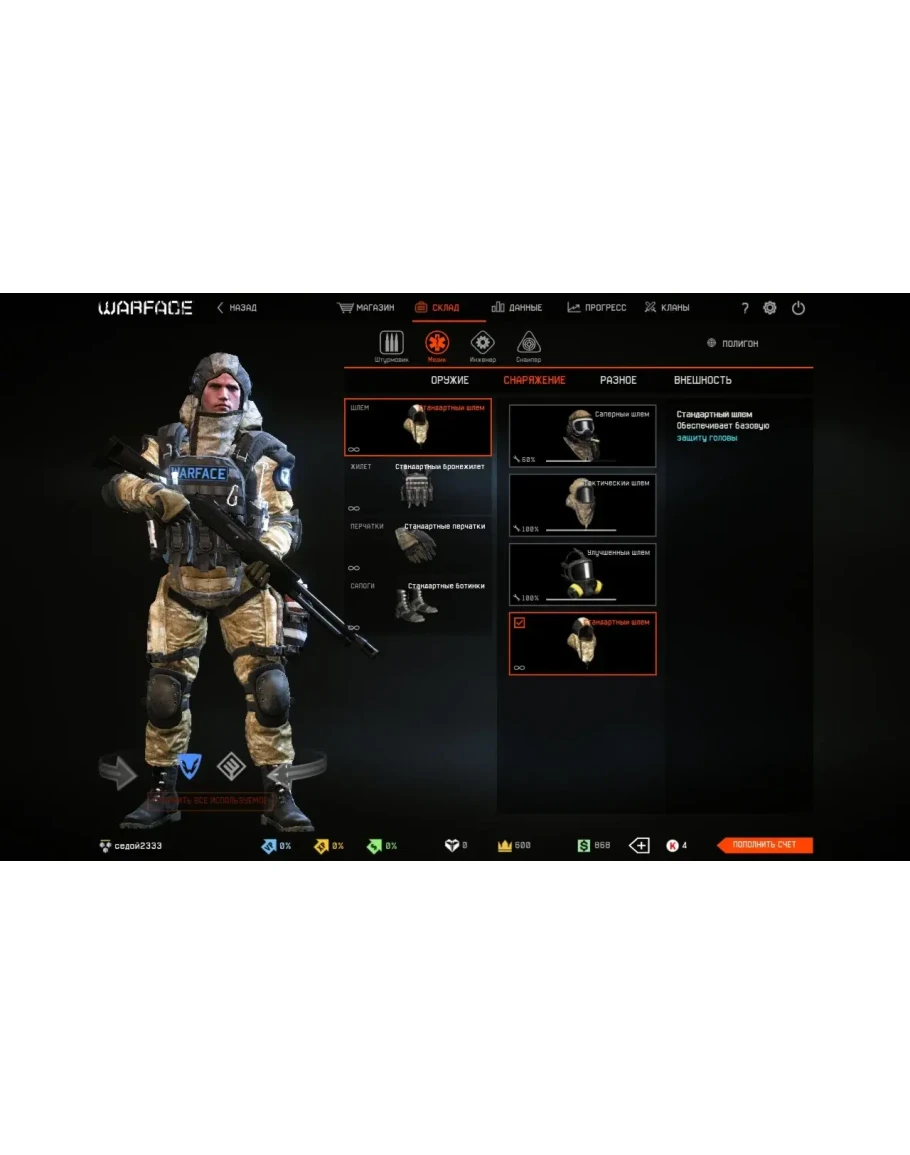Switch to the Оружие tab
Image resolution: width=910 pixels, height=1155 pixels.
click(450, 380)
